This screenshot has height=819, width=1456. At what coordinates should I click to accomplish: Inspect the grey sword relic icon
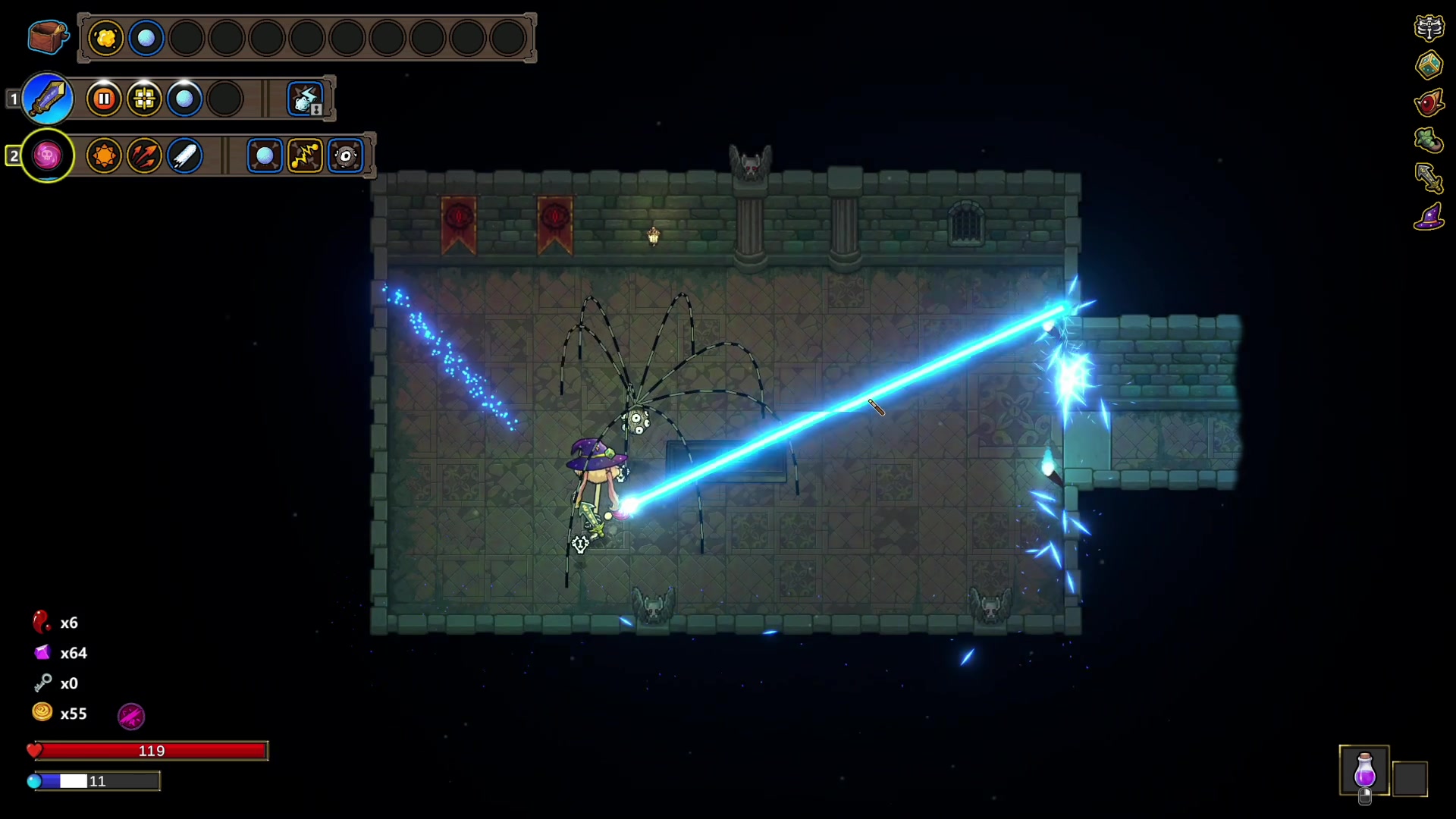(x=1429, y=178)
